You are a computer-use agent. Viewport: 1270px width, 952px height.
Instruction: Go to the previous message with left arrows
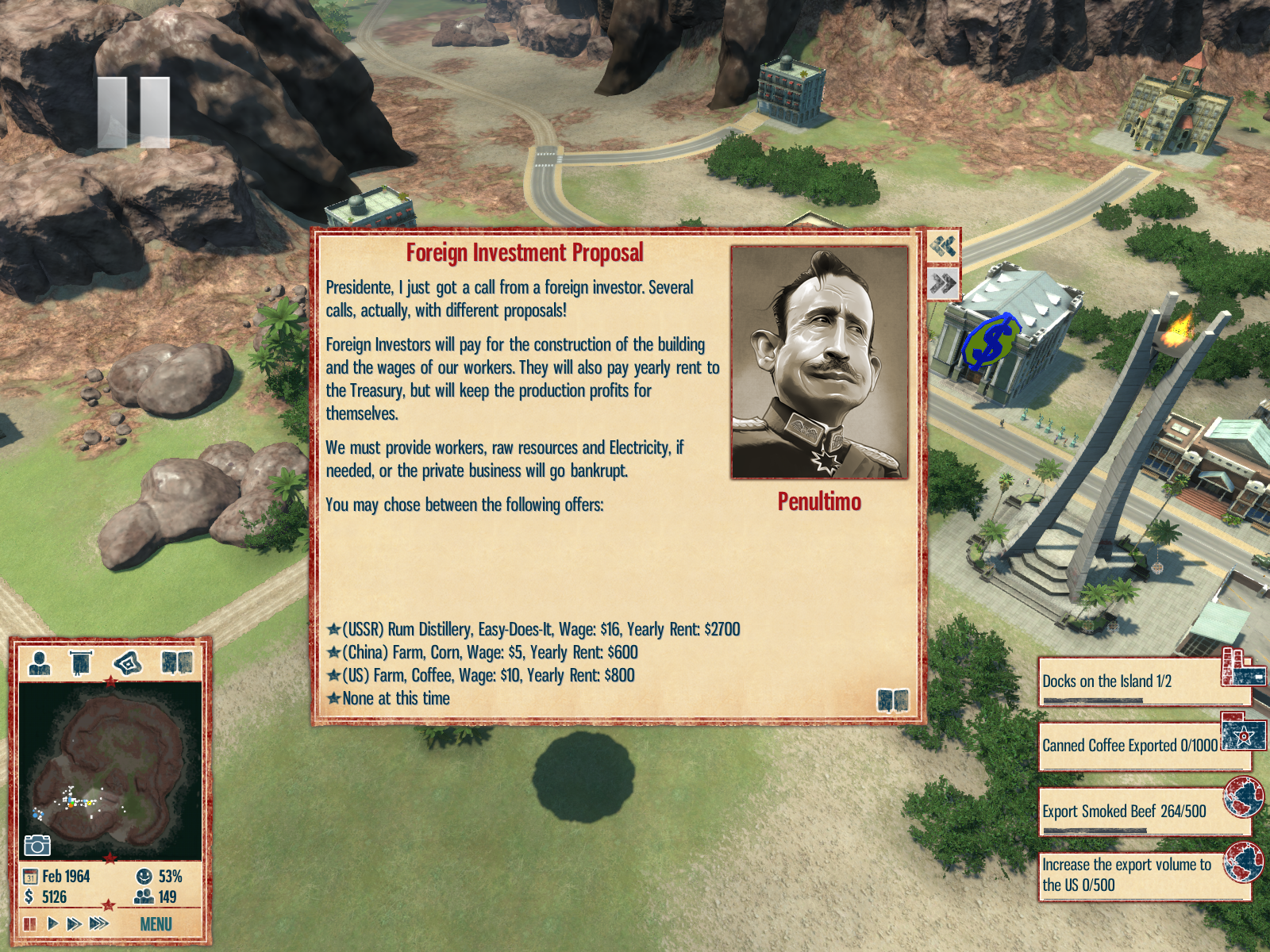(x=943, y=246)
